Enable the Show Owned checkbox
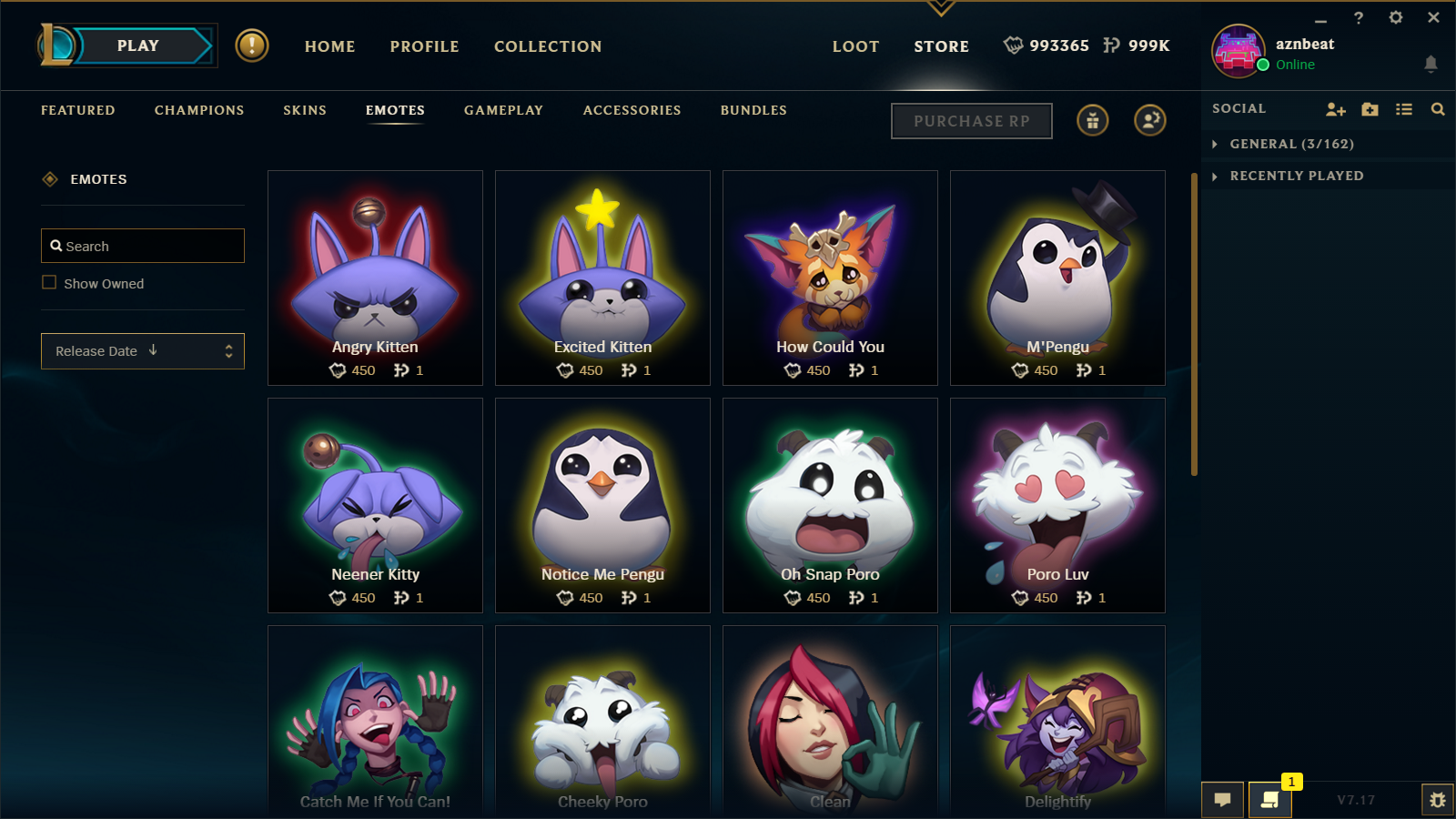 pos(48,282)
